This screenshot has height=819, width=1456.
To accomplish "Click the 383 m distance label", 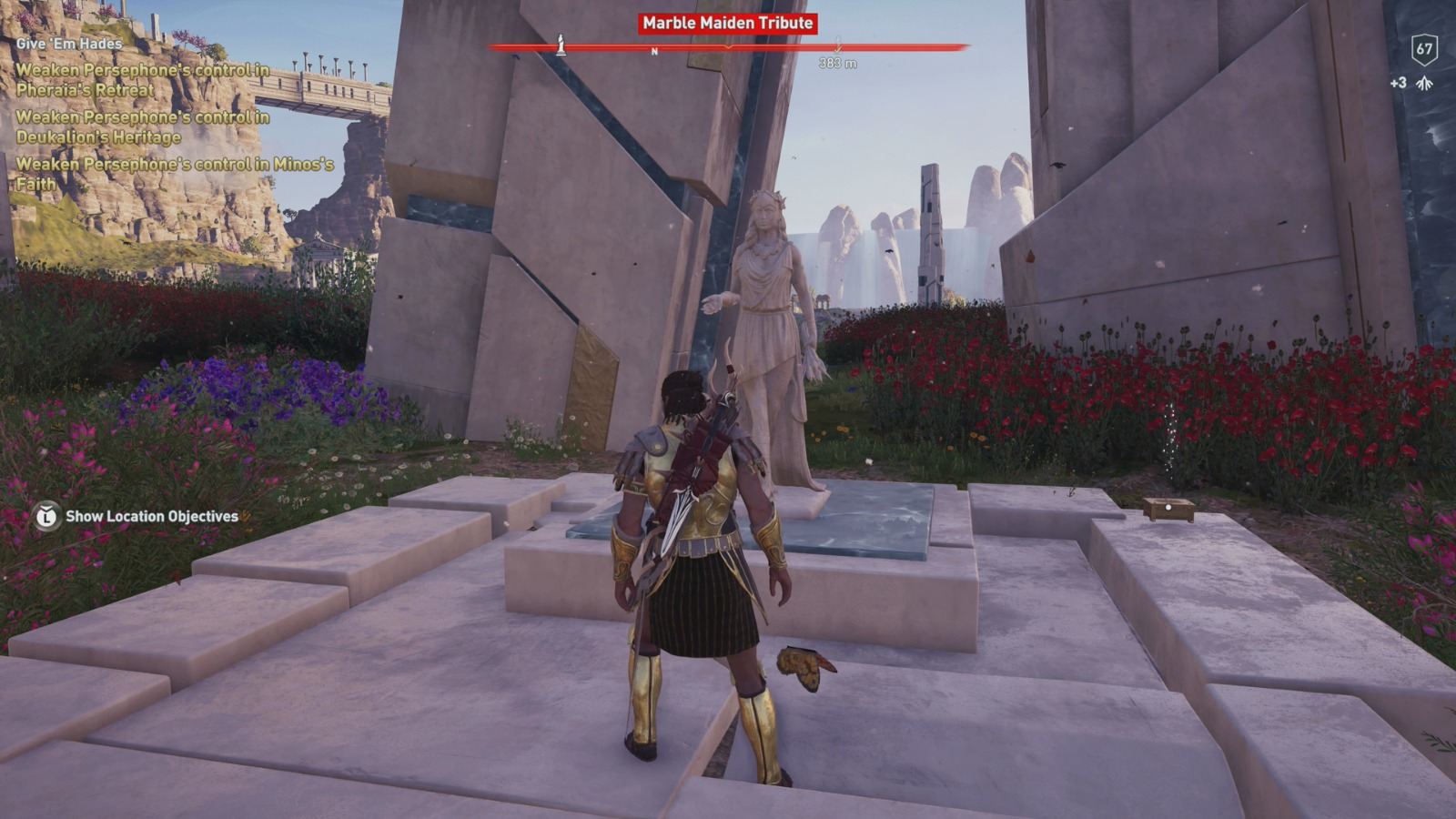I will (838, 62).
